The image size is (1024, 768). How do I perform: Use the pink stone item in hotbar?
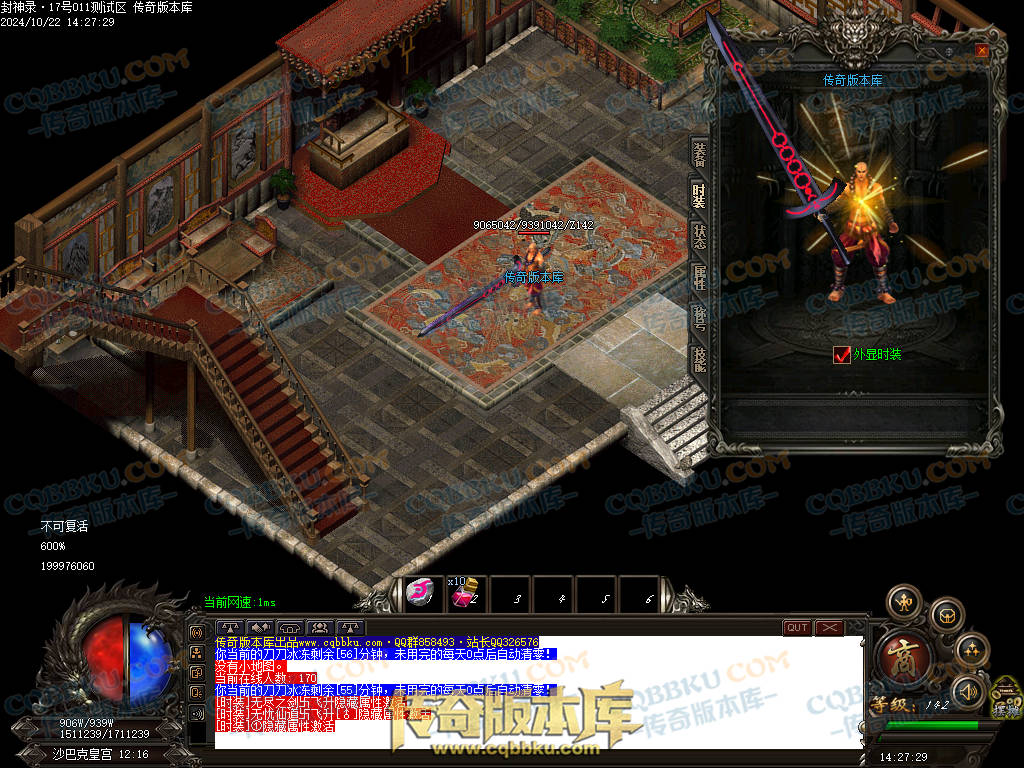(x=421, y=594)
